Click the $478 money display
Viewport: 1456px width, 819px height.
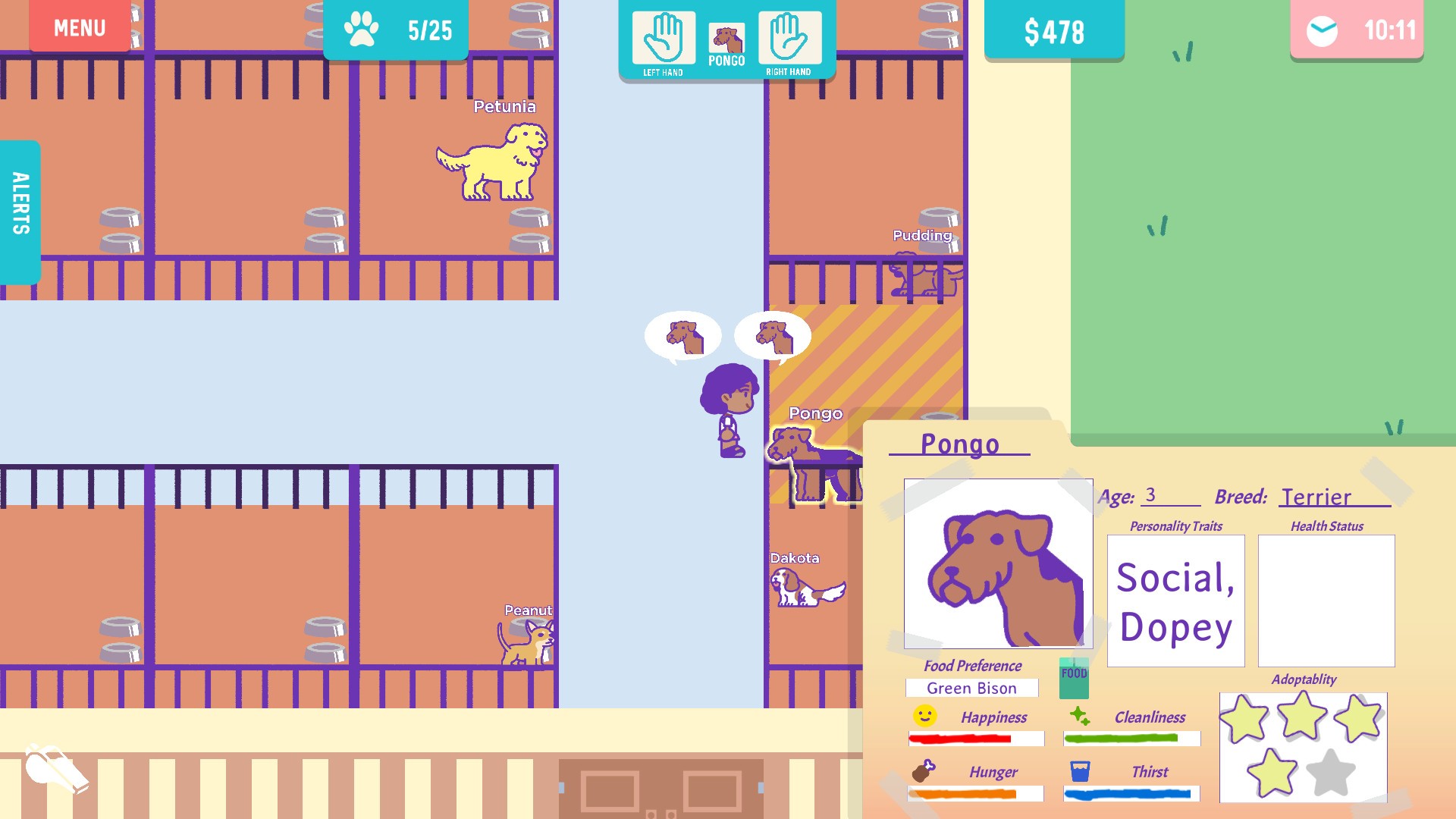pos(1053,30)
